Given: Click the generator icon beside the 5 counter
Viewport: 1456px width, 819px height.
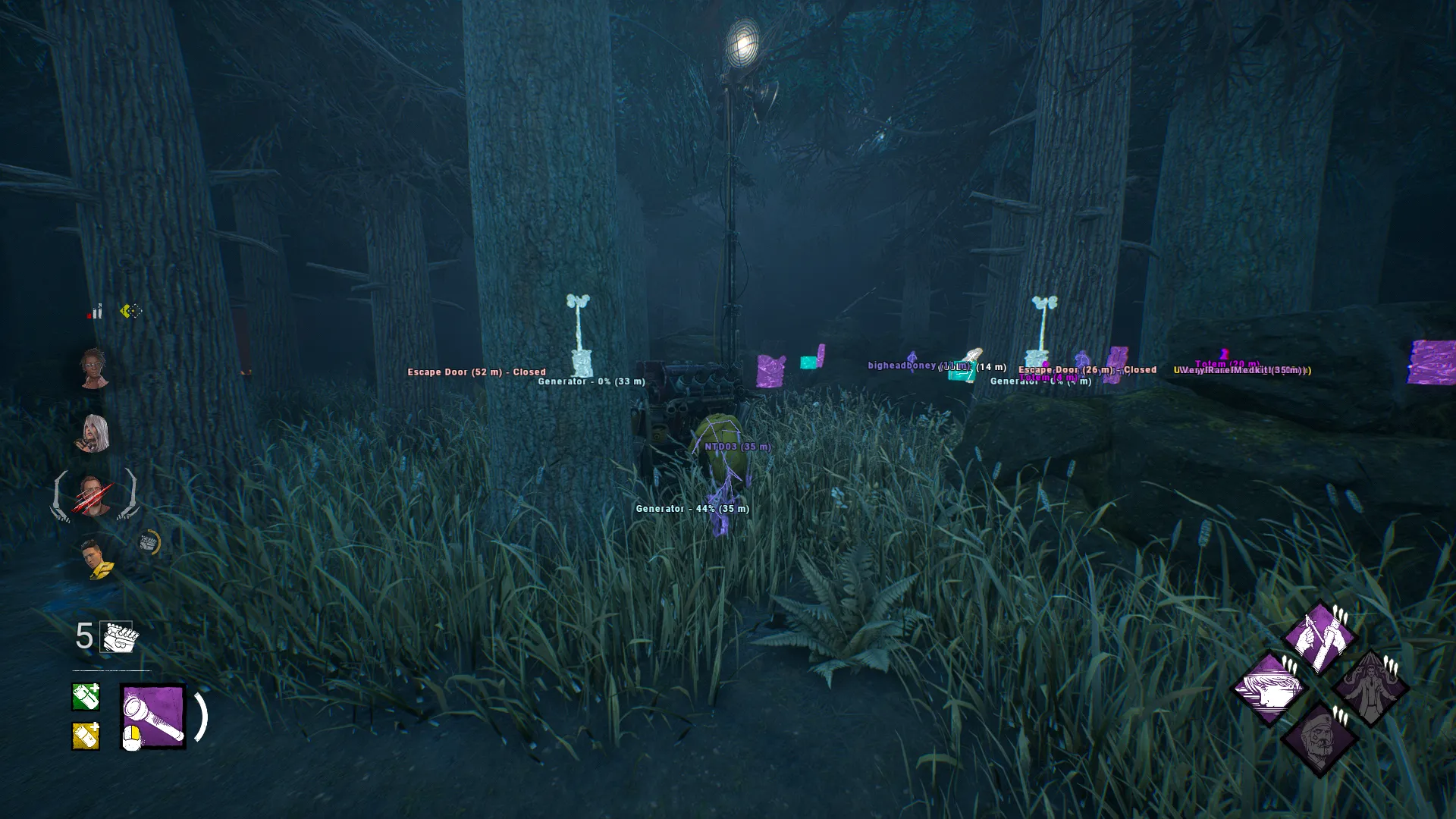Looking at the screenshot, I should pos(118,637).
